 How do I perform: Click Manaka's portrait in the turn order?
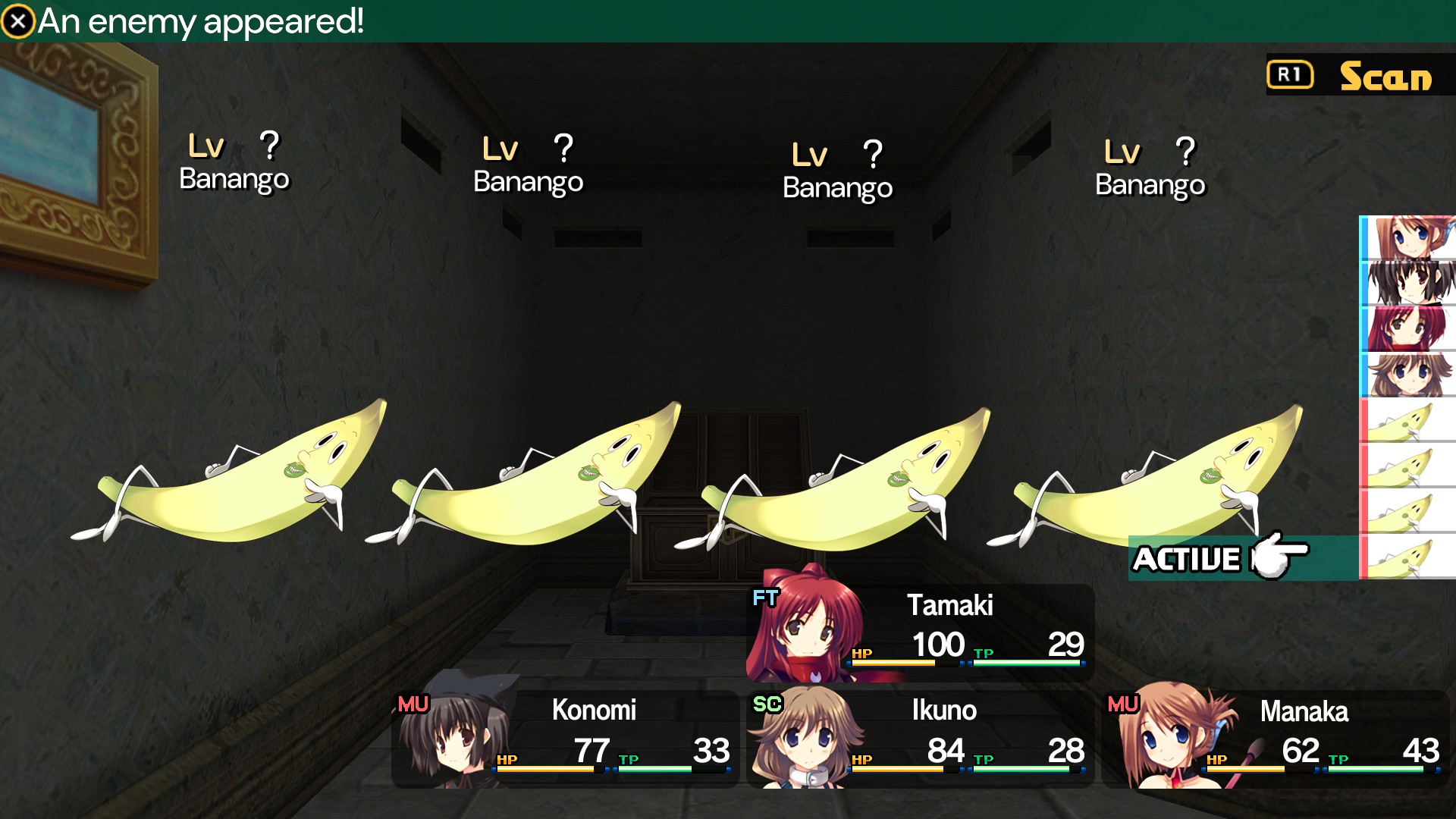pos(1409,238)
